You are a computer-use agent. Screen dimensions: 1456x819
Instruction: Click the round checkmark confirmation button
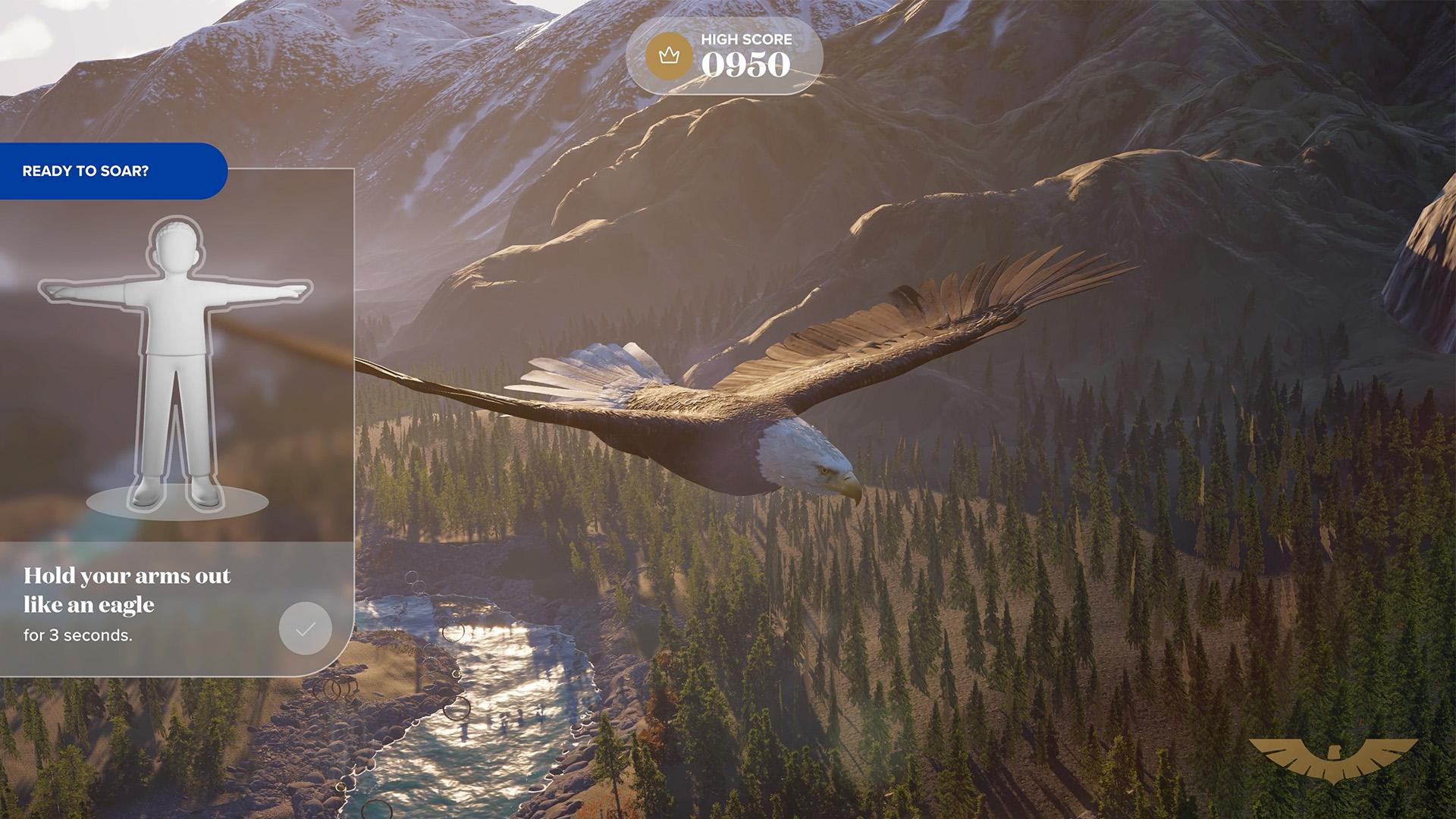coord(306,628)
